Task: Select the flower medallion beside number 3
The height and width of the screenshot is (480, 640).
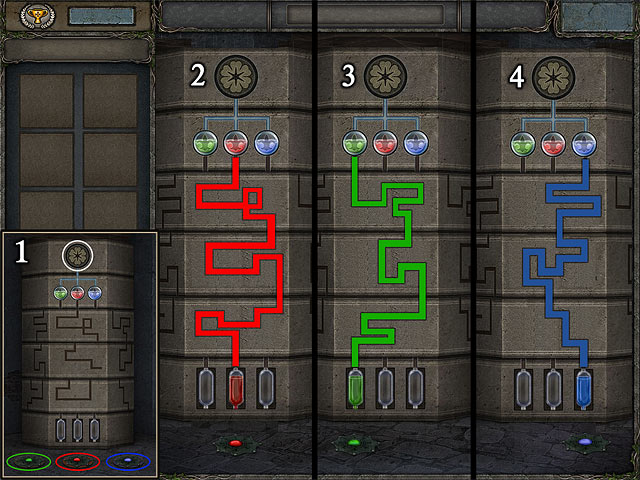Action: point(383,76)
